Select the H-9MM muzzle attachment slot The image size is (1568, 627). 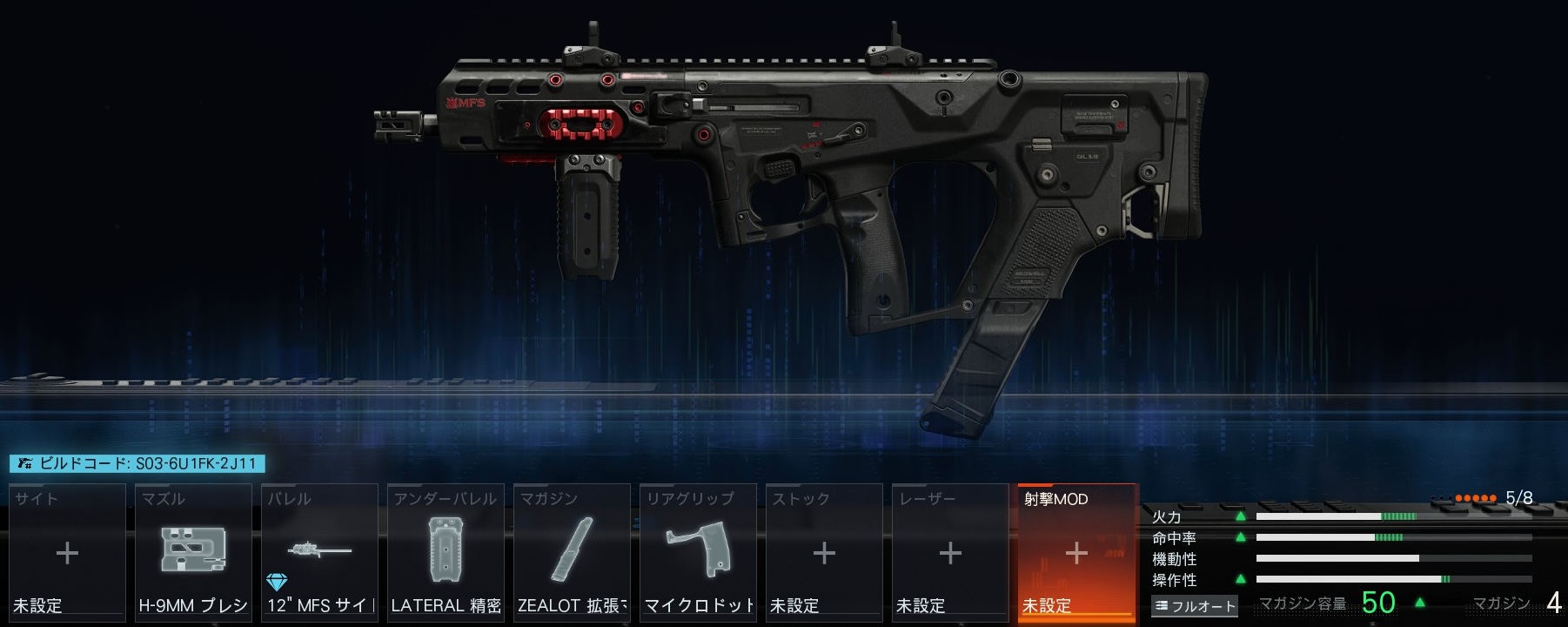[193, 552]
